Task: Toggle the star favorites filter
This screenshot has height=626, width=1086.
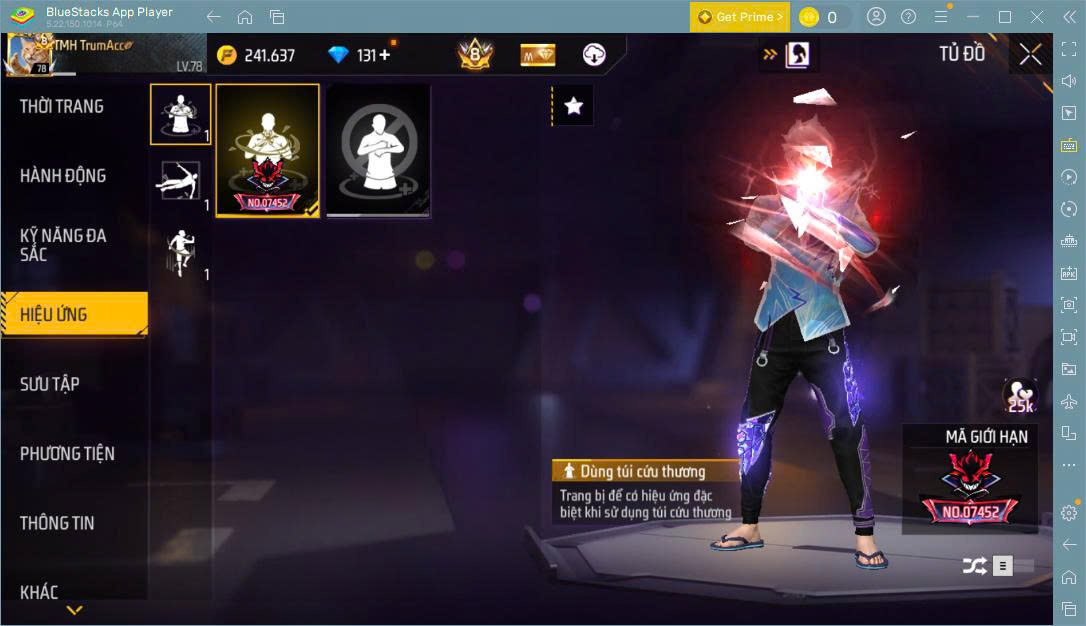Action: (574, 106)
